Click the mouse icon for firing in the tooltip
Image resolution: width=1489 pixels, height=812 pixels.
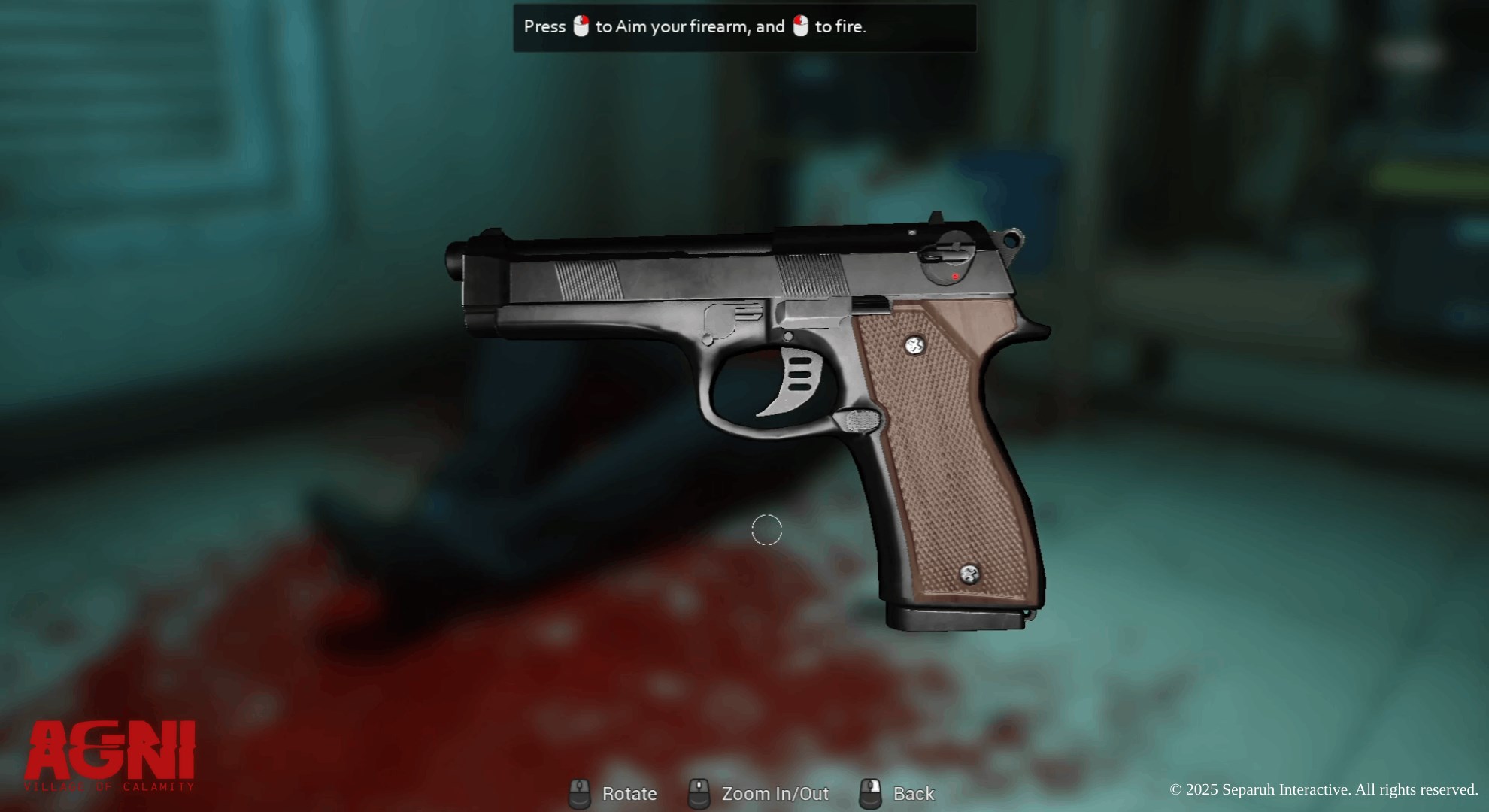(799, 27)
